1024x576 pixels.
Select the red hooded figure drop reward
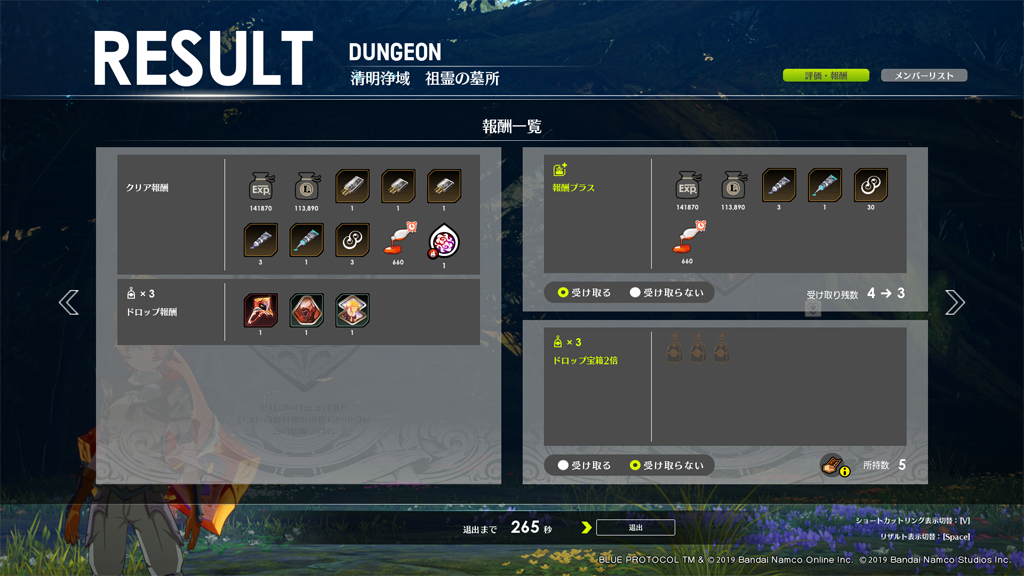tap(307, 310)
